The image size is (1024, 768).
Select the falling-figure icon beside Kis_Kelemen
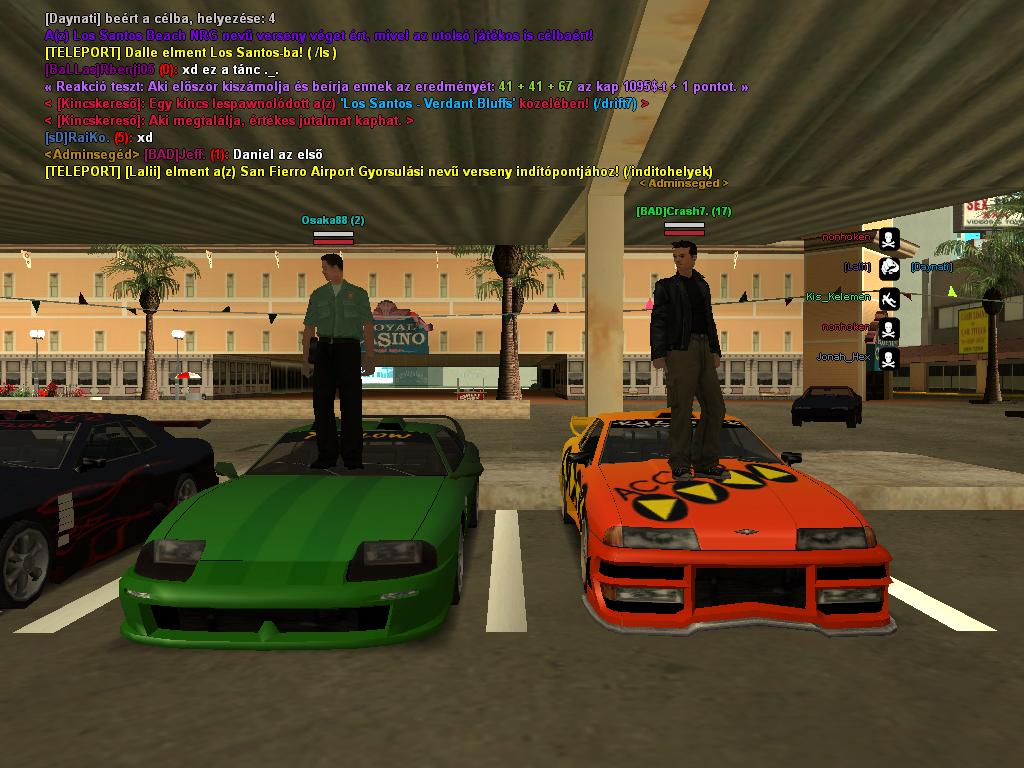click(x=889, y=297)
